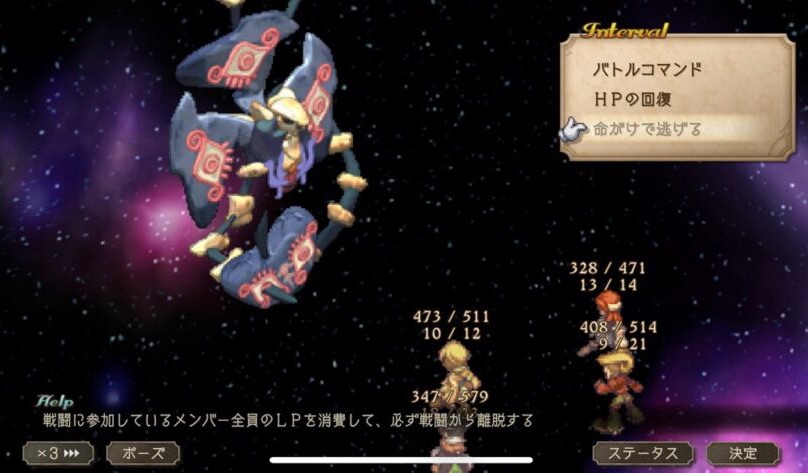Open the ステータス status screen
Viewport: 808px width, 473px height.
click(x=643, y=453)
